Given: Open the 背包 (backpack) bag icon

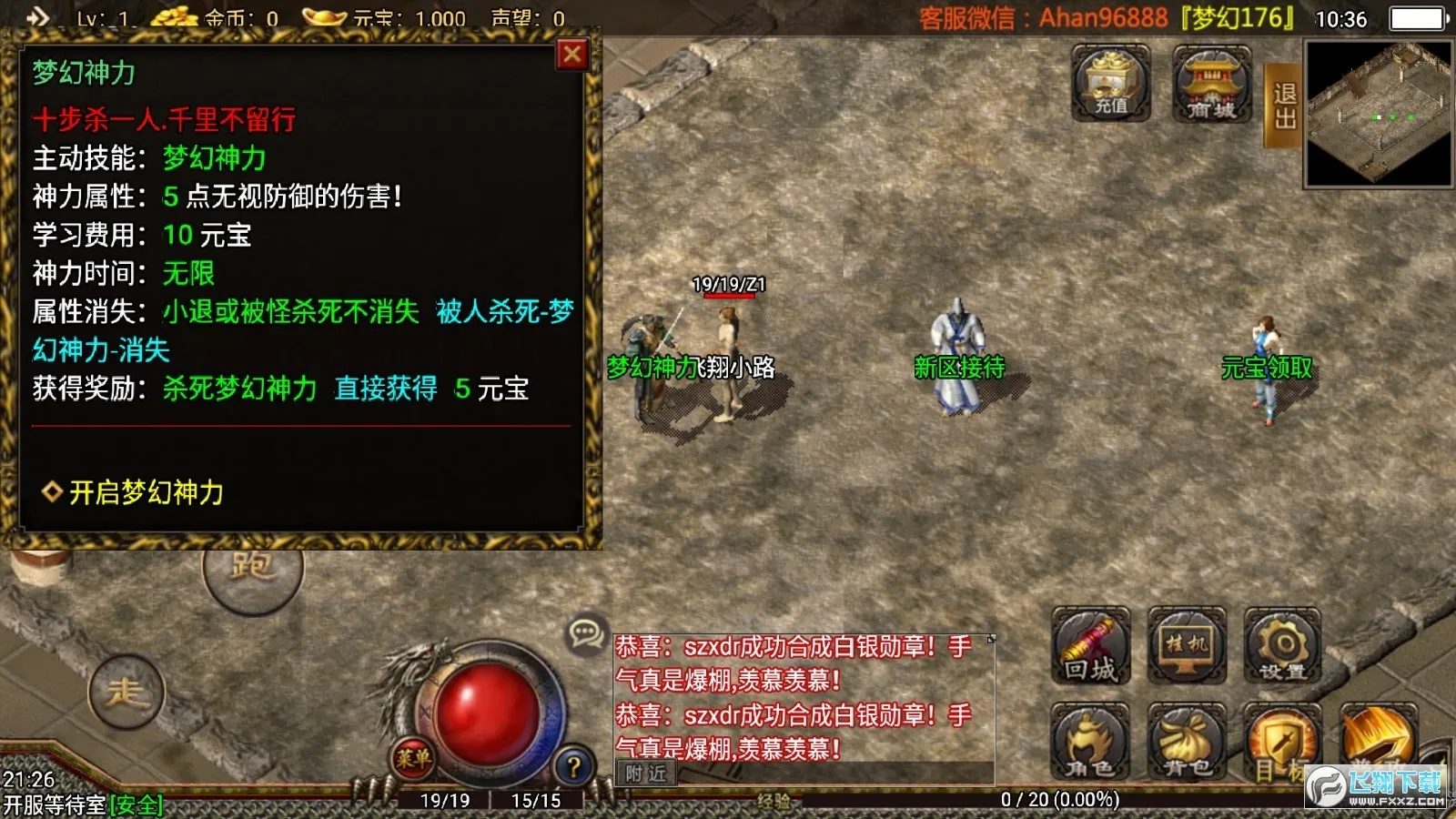Looking at the screenshot, I should (x=1185, y=742).
